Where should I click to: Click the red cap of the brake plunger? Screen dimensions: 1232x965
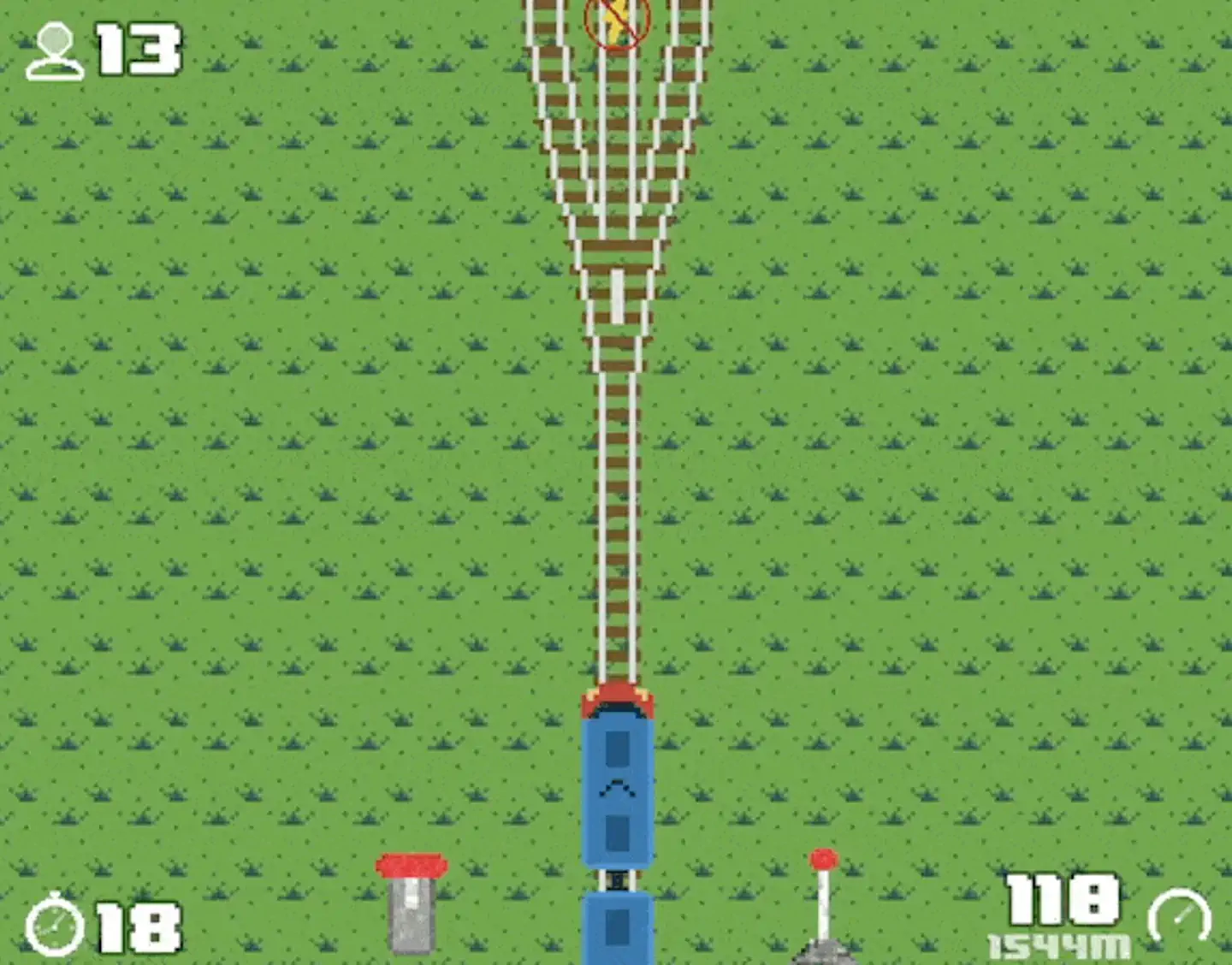click(411, 866)
